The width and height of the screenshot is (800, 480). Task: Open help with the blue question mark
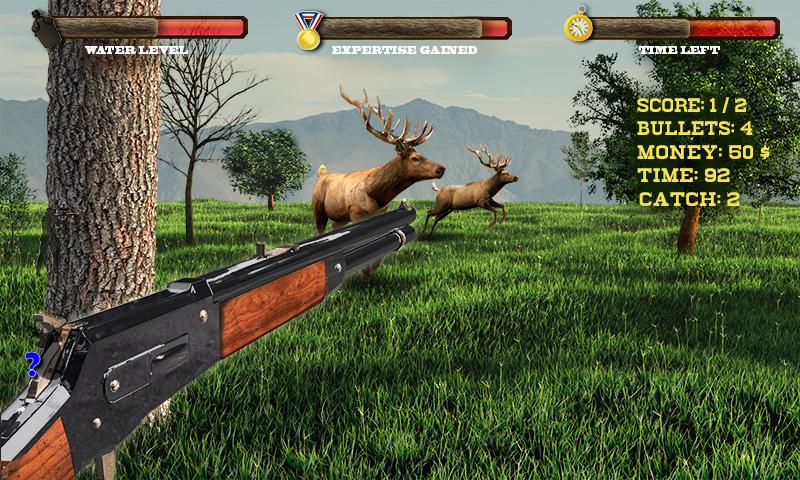32,364
